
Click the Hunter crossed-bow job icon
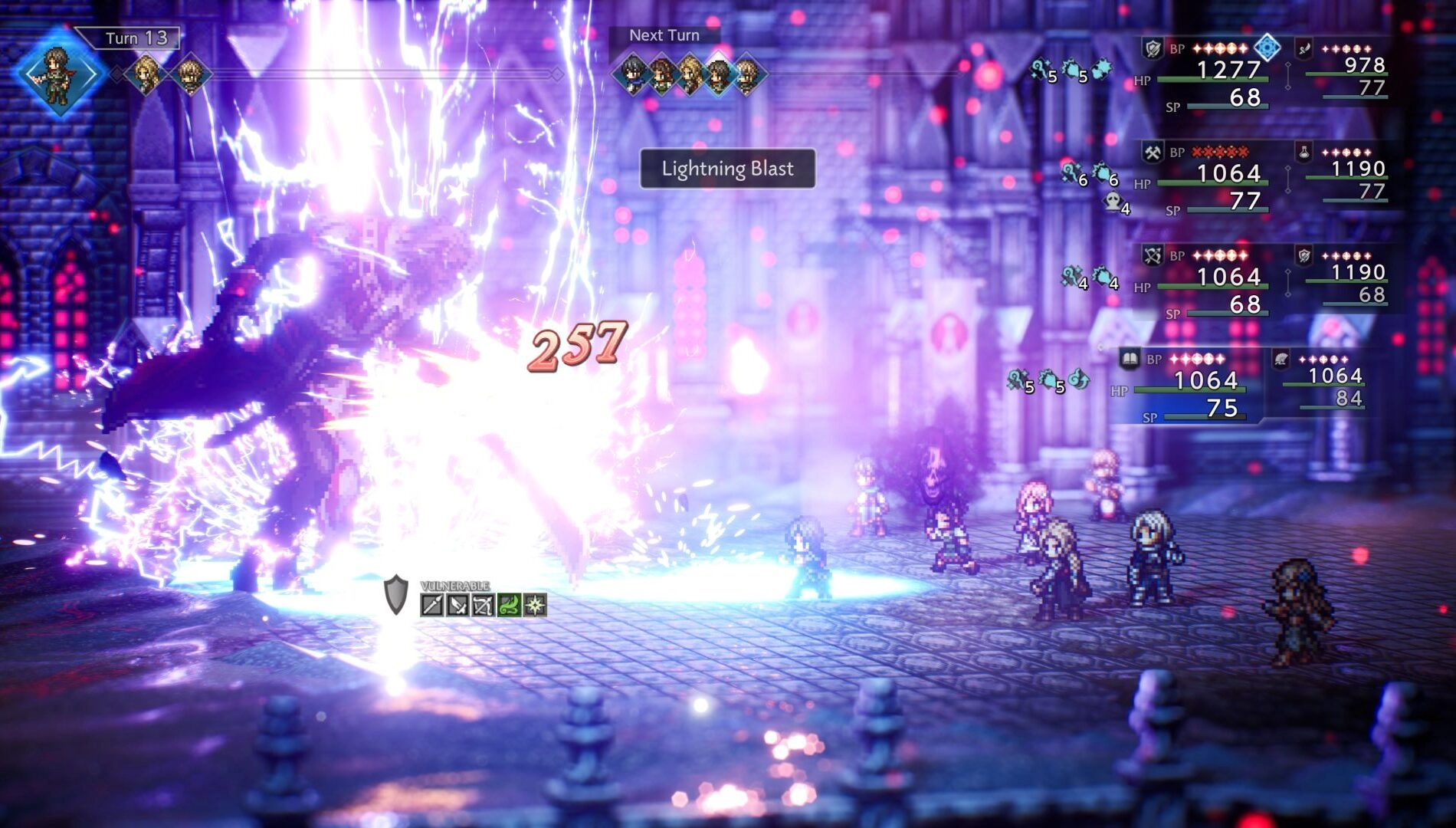click(x=1153, y=255)
